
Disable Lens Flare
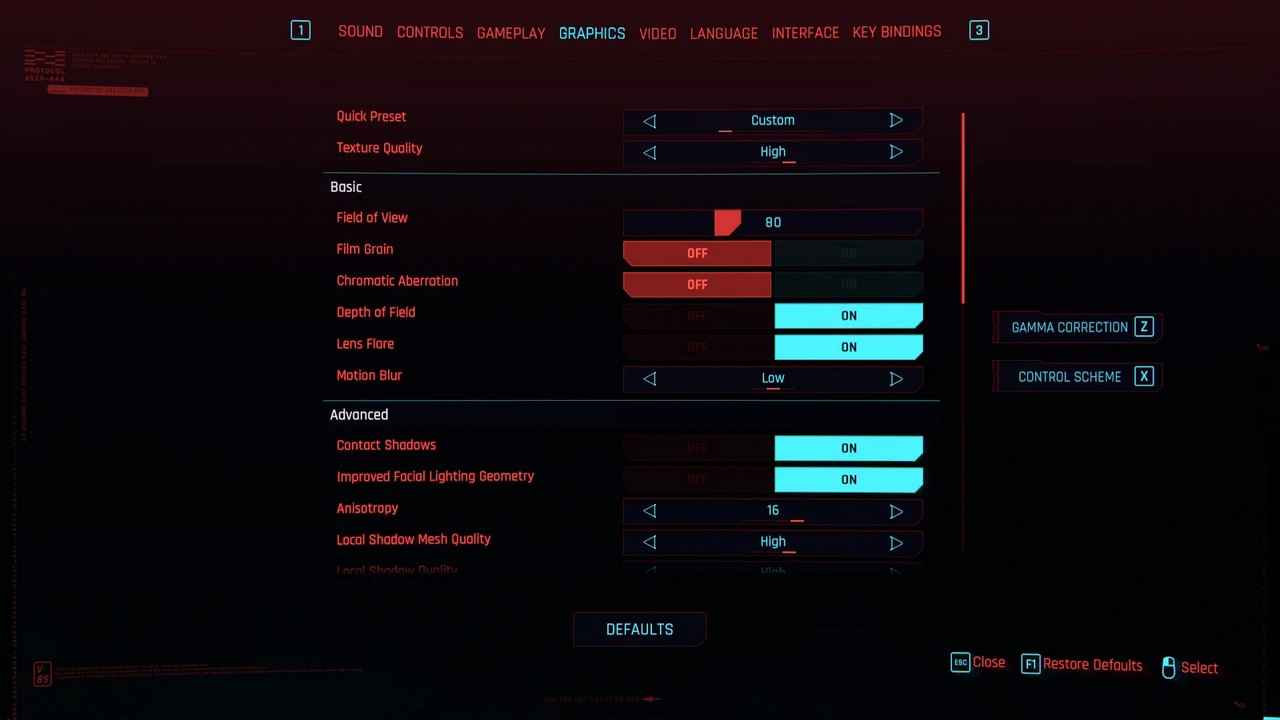pyautogui.click(x=697, y=347)
